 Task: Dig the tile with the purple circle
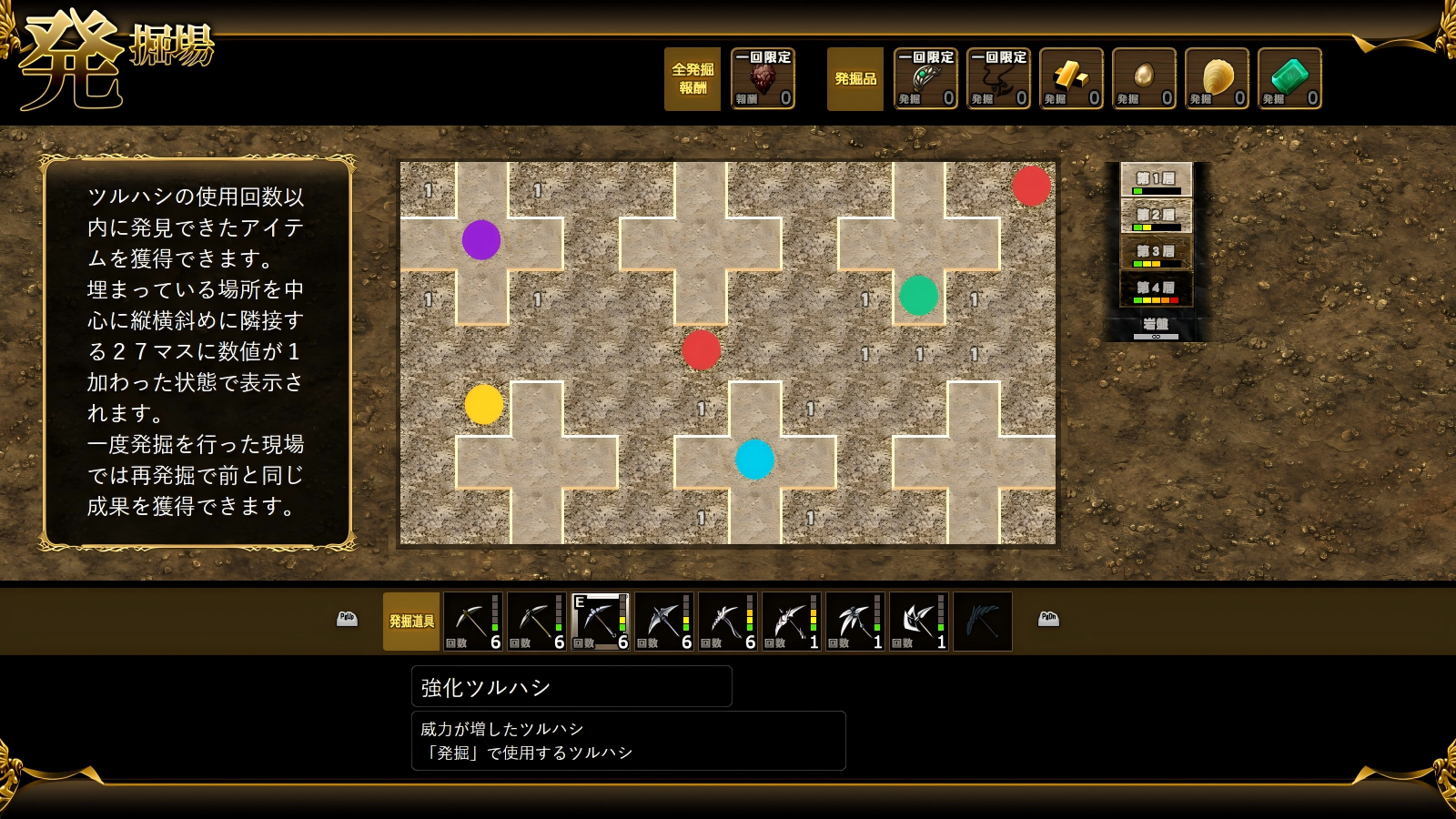click(481, 240)
